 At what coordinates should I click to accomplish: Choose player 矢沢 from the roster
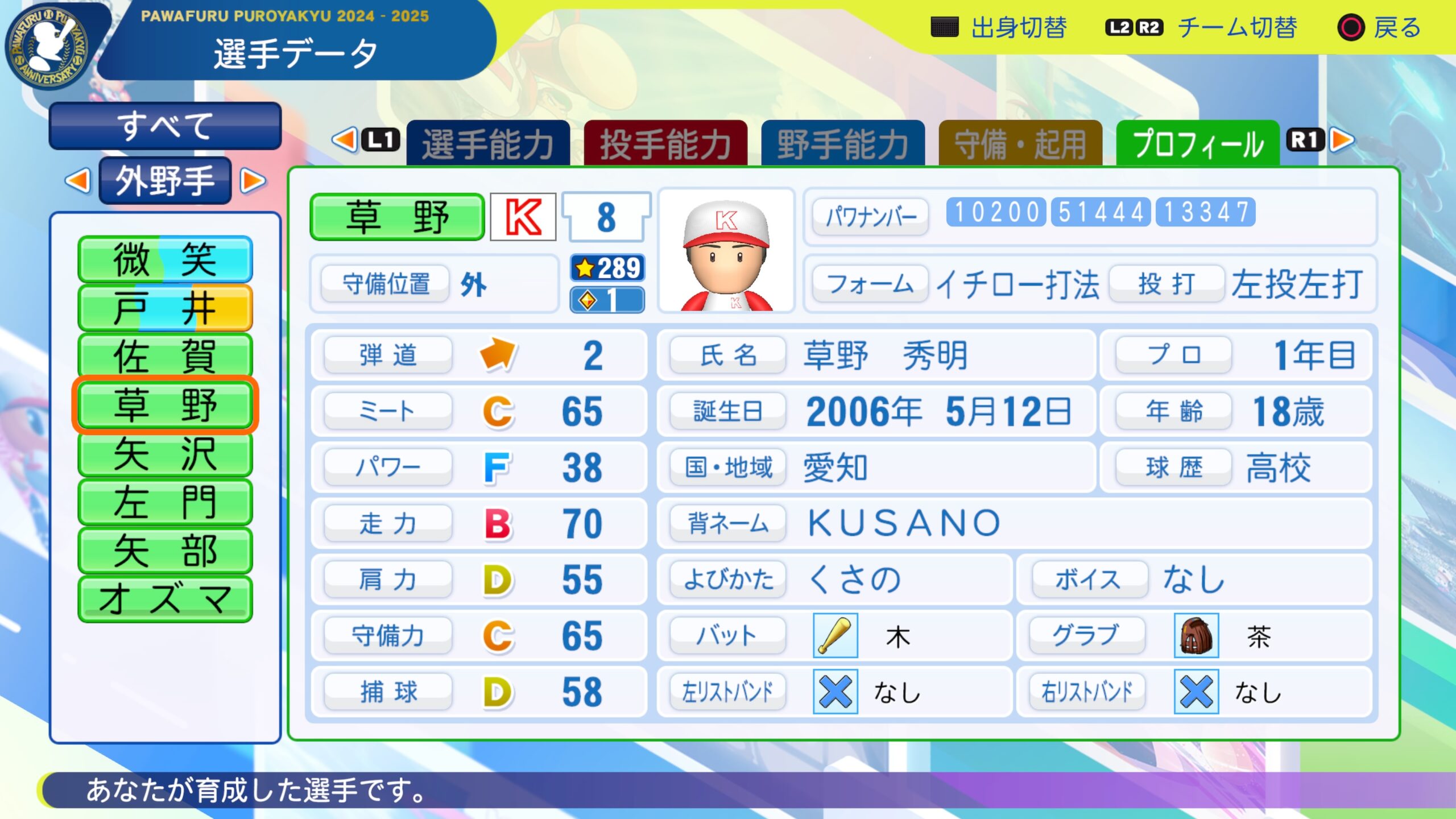(165, 454)
